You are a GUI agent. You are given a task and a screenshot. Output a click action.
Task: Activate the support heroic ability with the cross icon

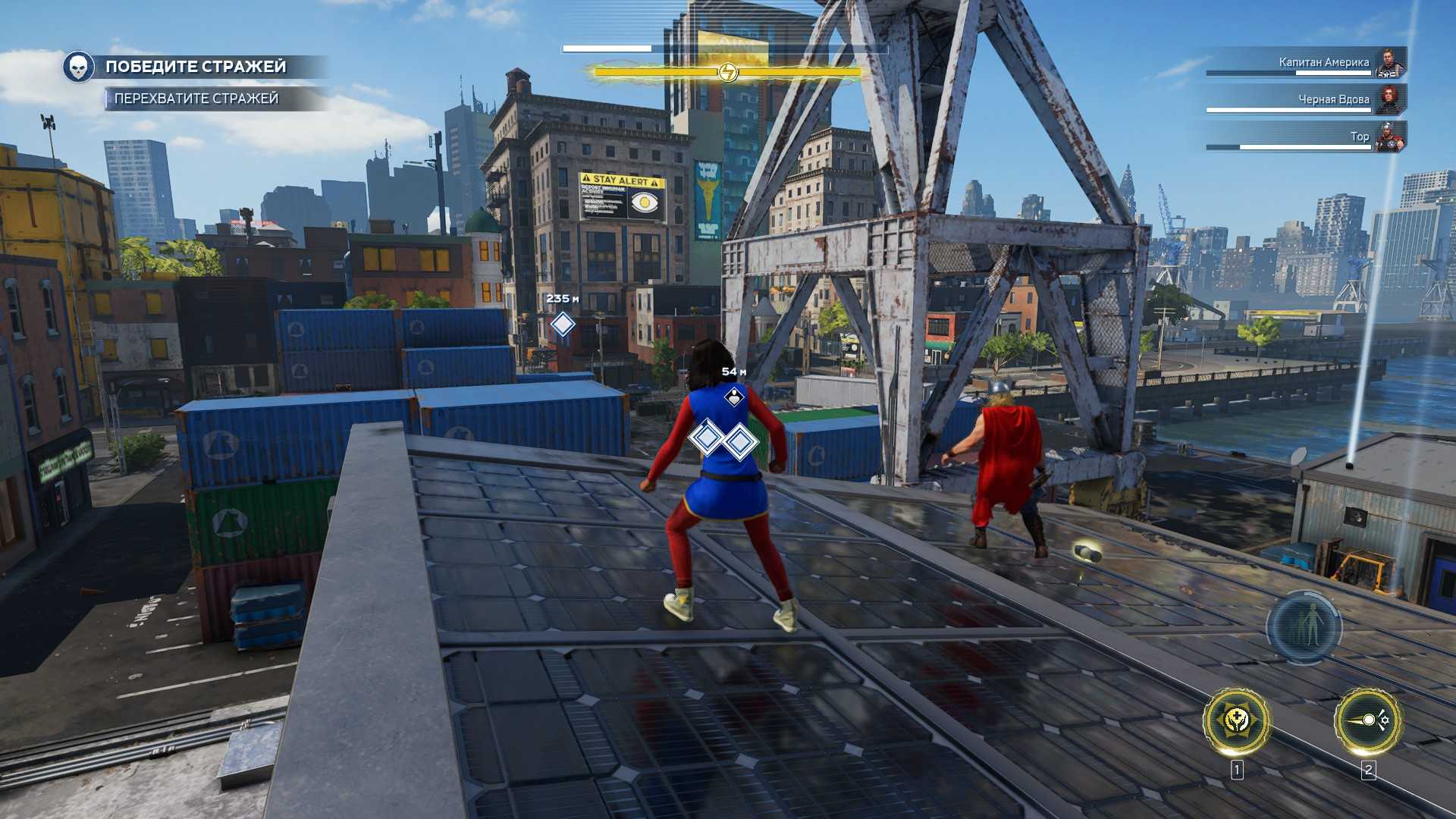click(x=1237, y=720)
